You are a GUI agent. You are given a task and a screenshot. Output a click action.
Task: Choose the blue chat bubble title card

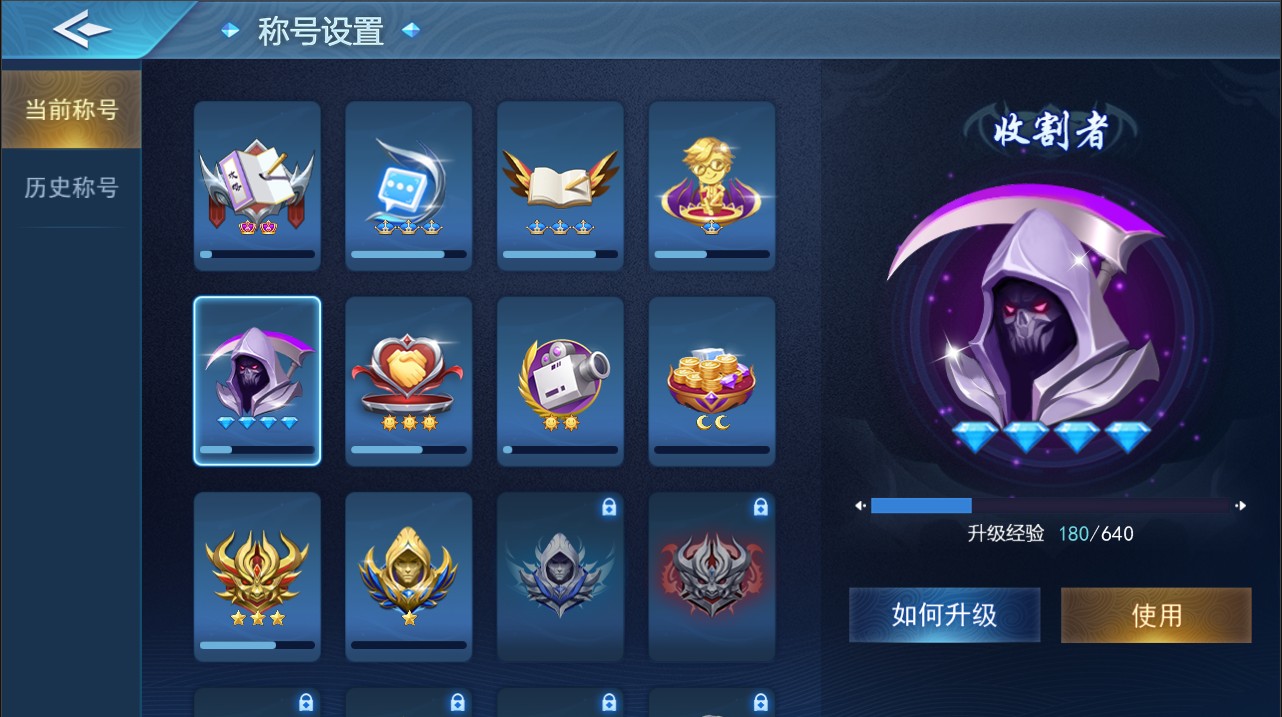(409, 186)
